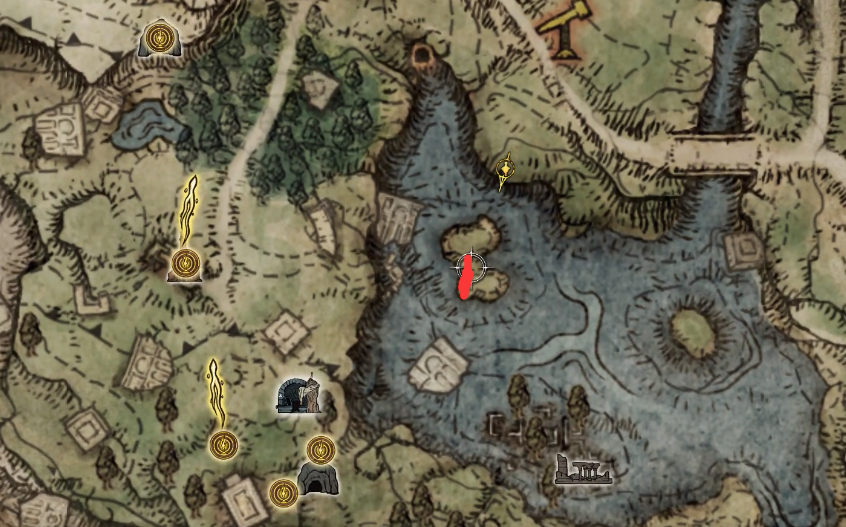
Task: Choose the site of grace beside the small pond
Action: [157, 39]
